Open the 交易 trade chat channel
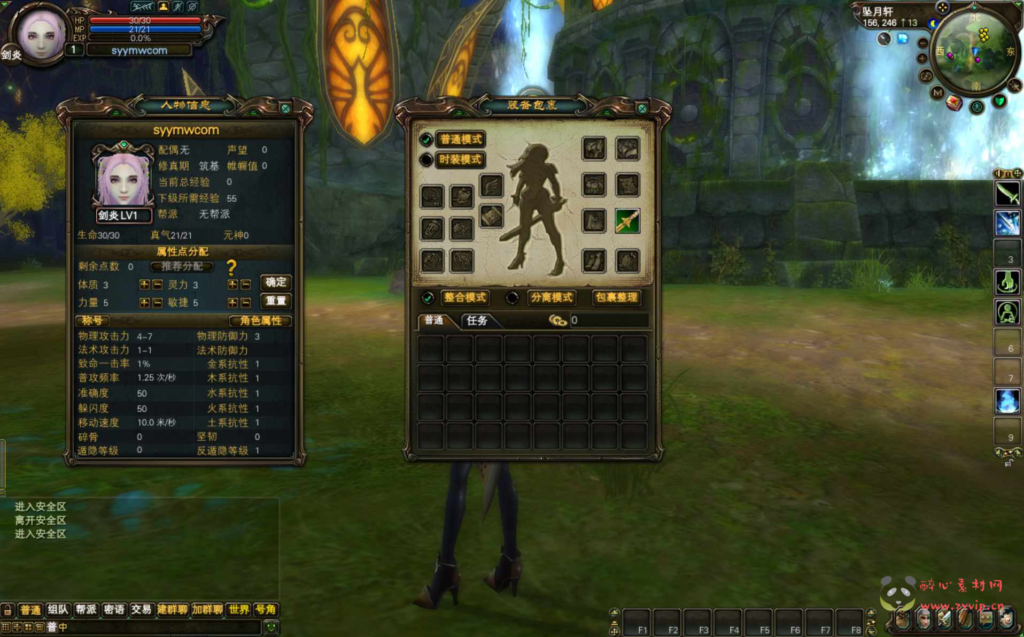 pos(141,609)
